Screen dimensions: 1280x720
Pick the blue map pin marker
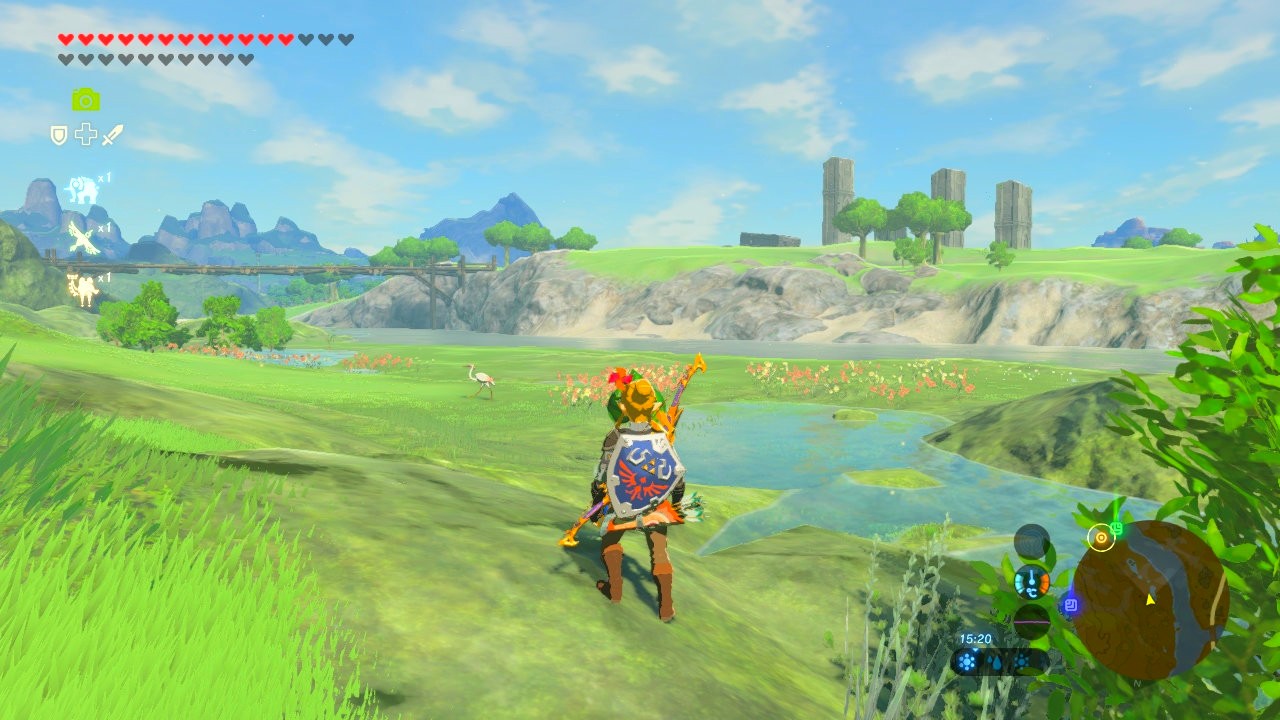(1070, 604)
